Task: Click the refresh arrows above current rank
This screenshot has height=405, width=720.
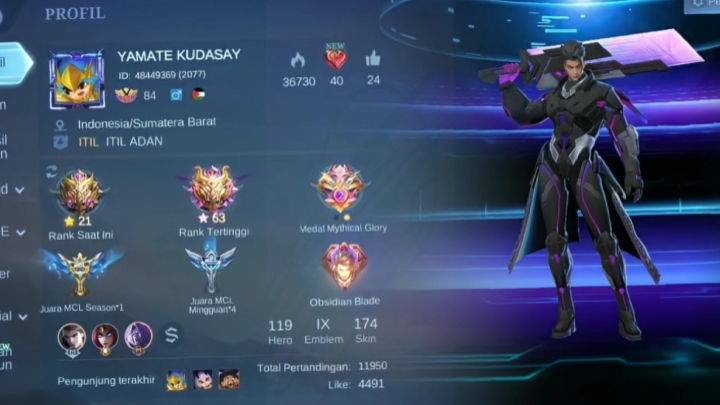Action: point(52,171)
